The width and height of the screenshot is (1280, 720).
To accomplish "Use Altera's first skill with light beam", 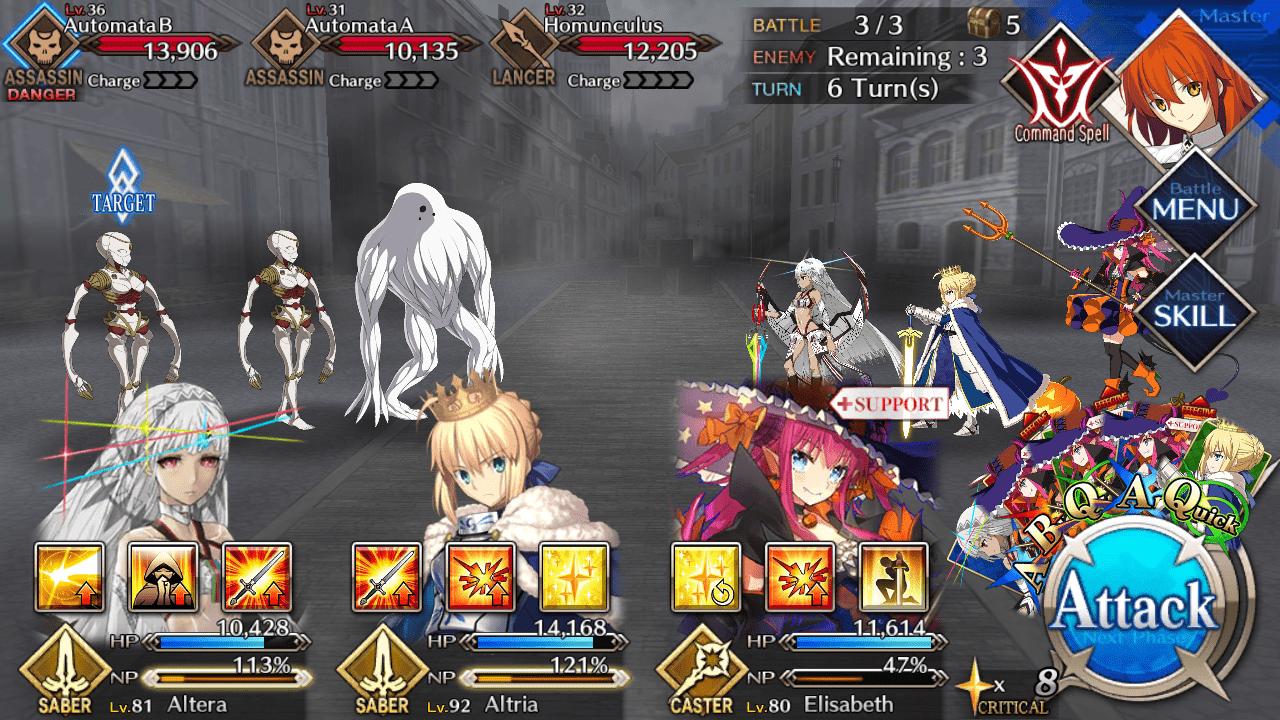I will click(70, 577).
